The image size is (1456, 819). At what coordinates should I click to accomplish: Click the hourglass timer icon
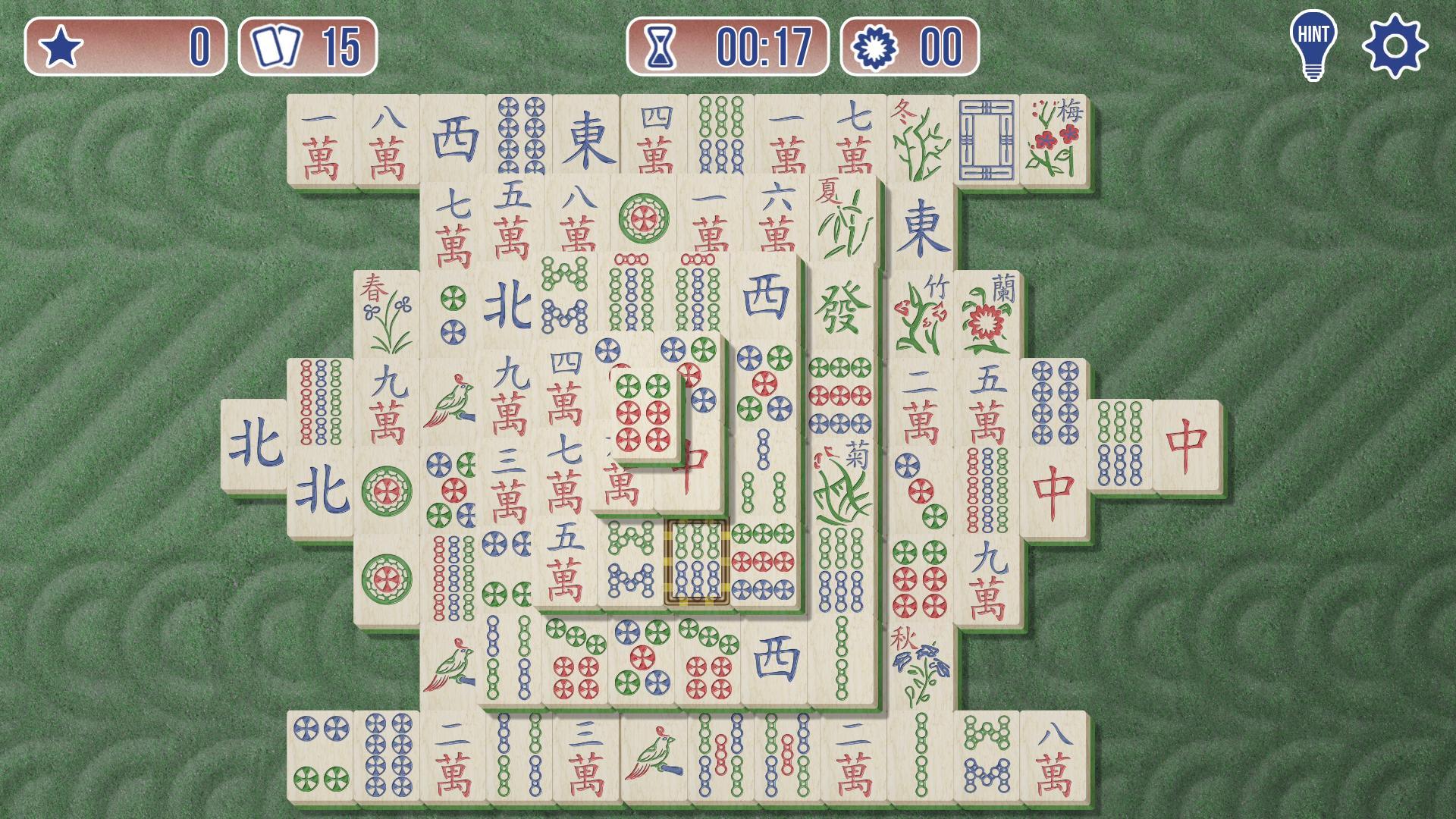pyautogui.click(x=662, y=47)
